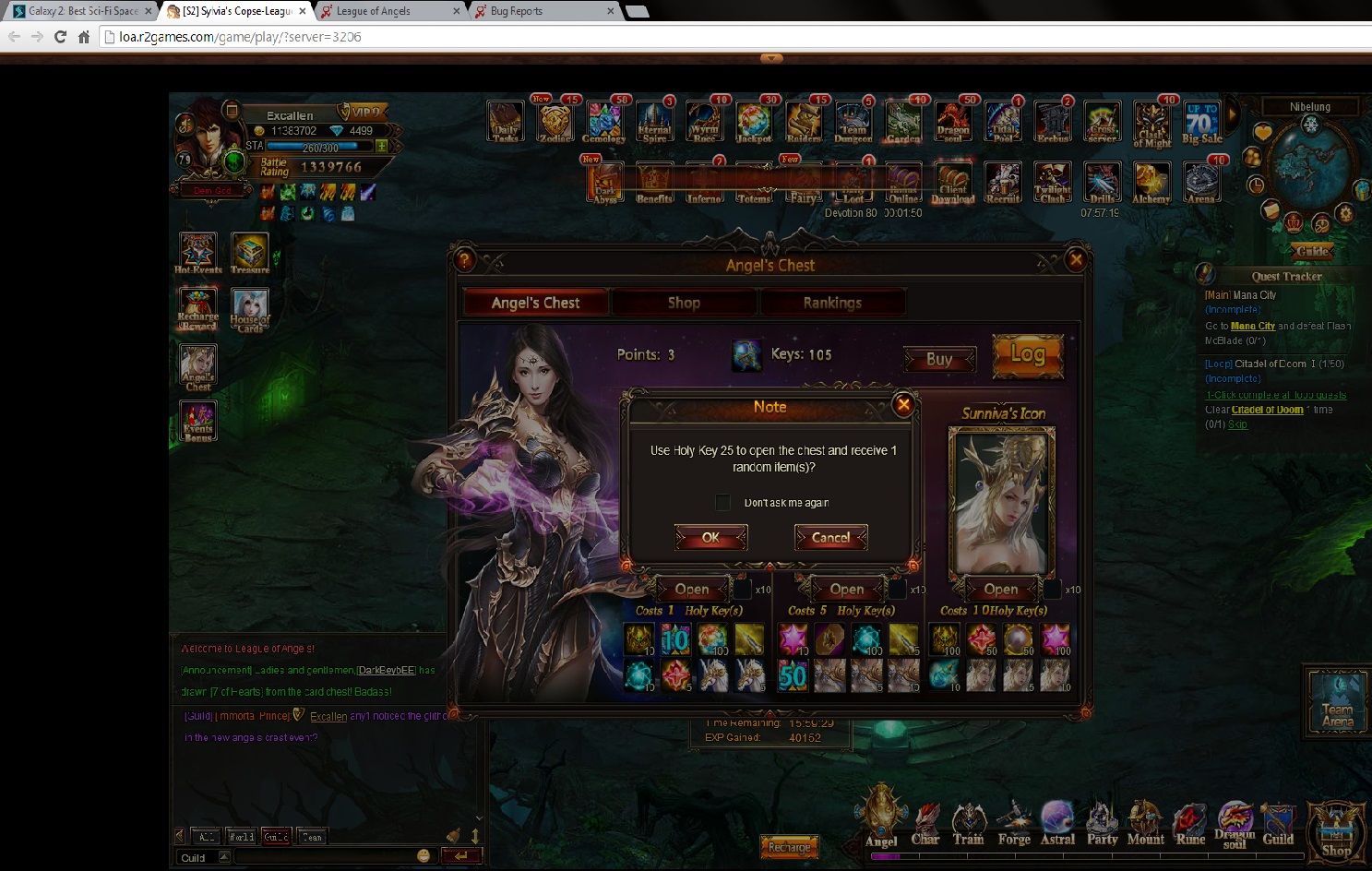Screen dimensions: 1372x871
Task: Cancel the Note dialog
Action: pos(830,537)
